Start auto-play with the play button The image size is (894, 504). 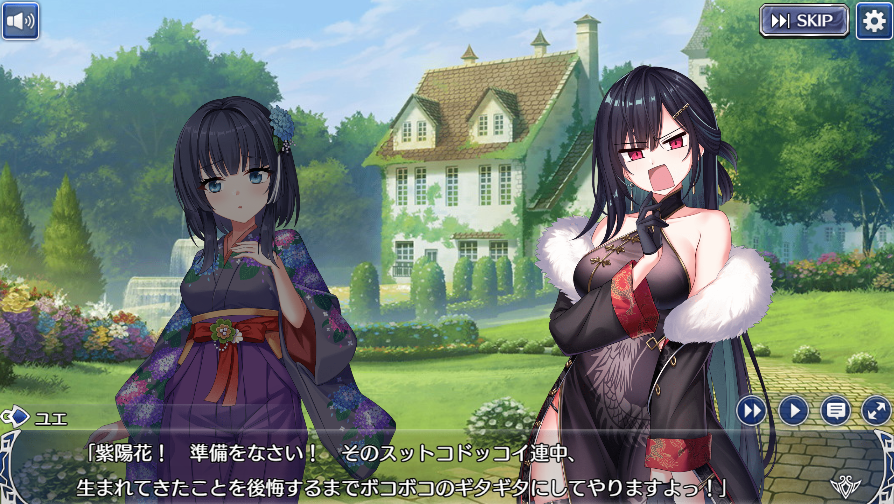(793, 410)
